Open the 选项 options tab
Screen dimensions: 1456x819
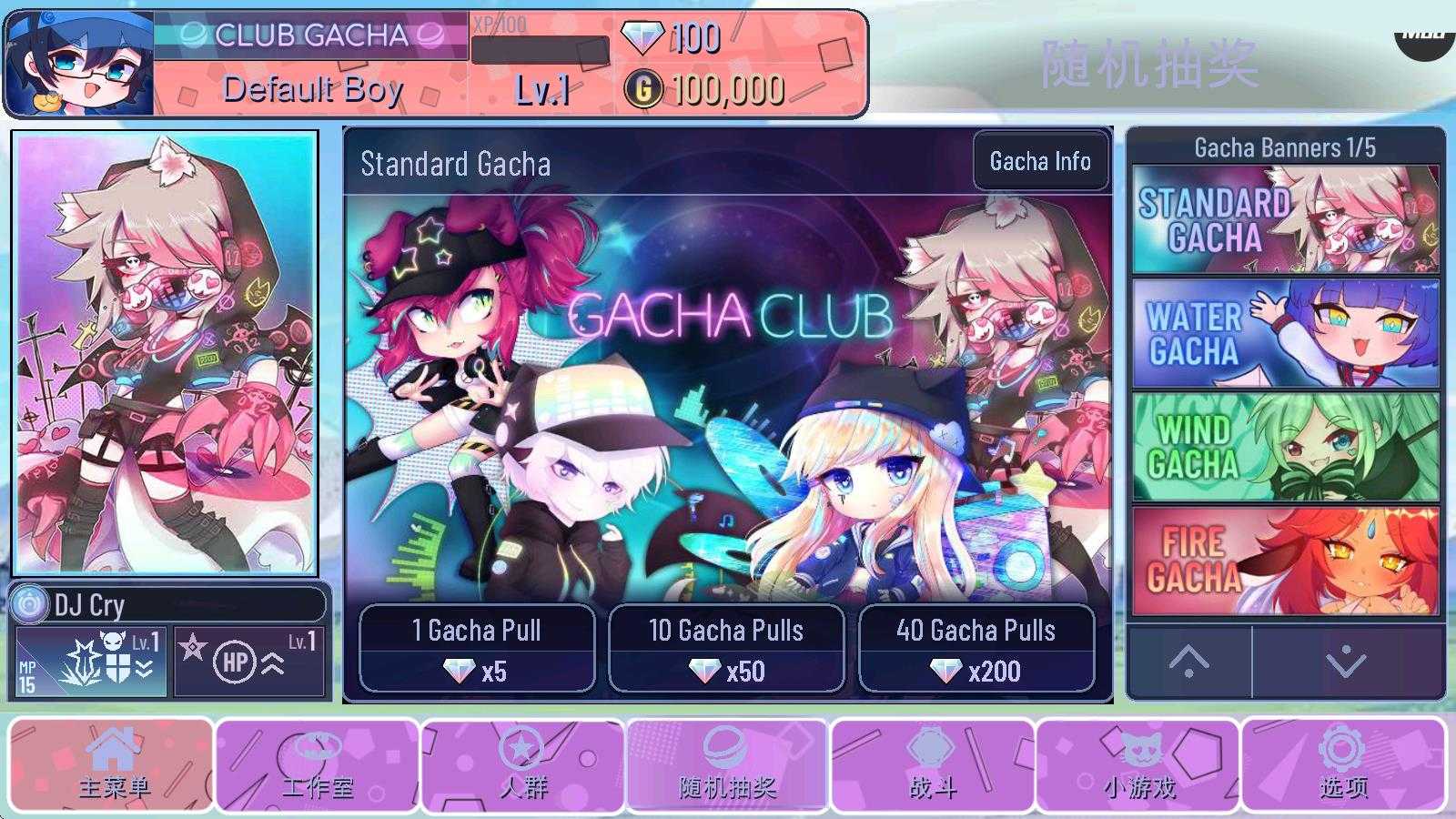click(1343, 764)
